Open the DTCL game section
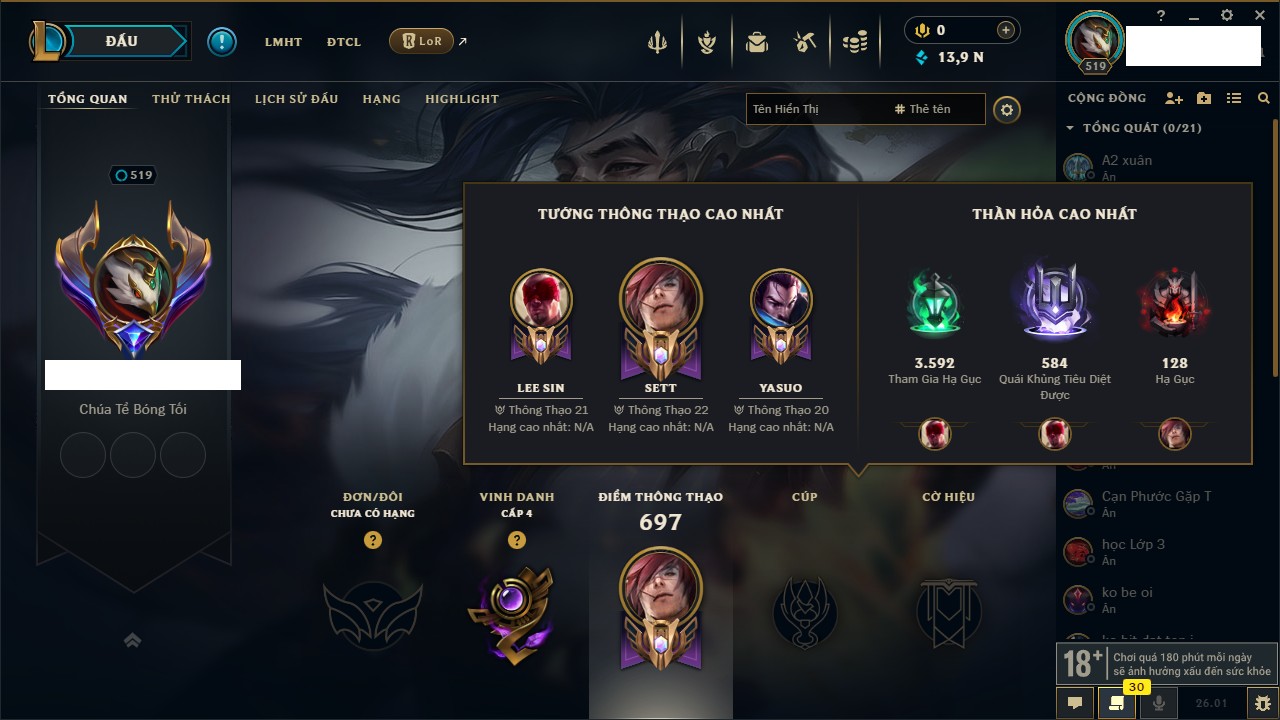This screenshot has height=720, width=1280. tap(343, 42)
